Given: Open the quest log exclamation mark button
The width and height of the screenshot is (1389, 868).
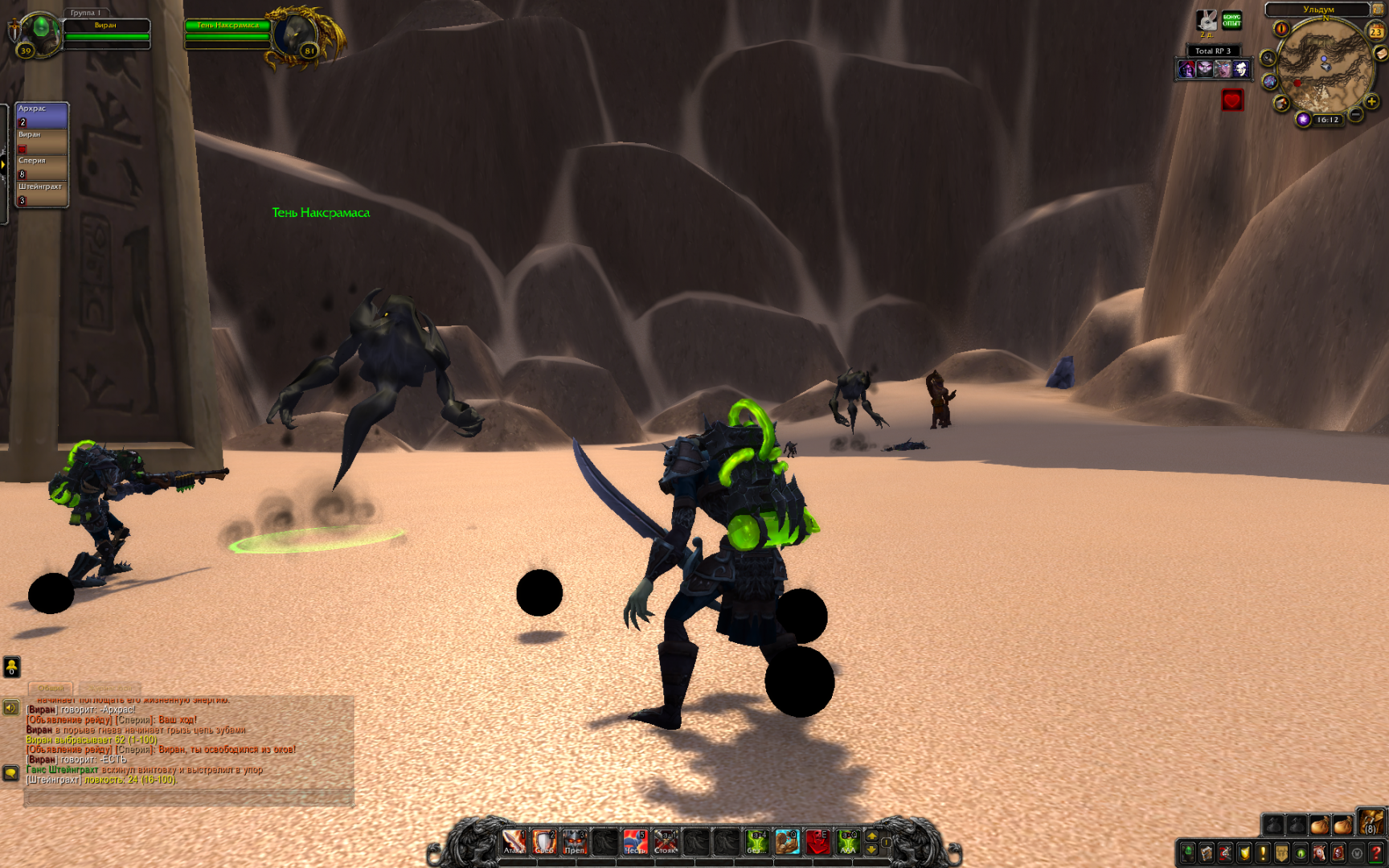Looking at the screenshot, I should (1263, 853).
